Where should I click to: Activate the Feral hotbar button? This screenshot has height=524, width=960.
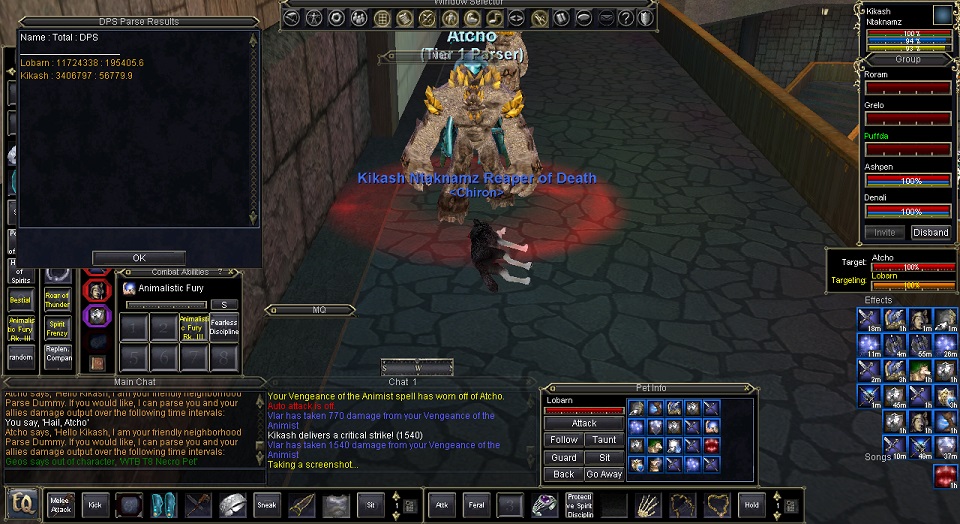(x=476, y=505)
